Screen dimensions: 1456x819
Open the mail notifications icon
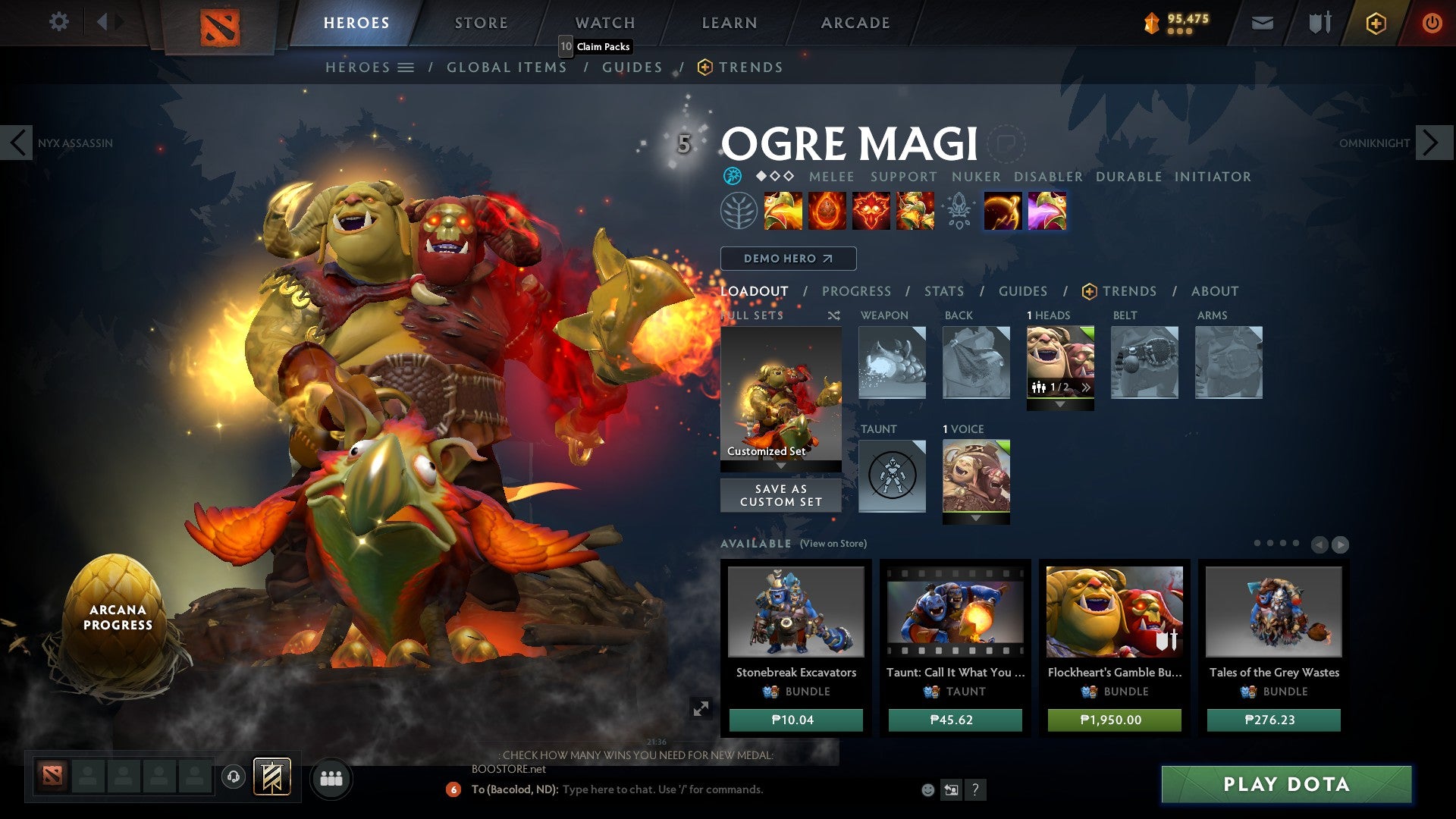tap(1261, 22)
